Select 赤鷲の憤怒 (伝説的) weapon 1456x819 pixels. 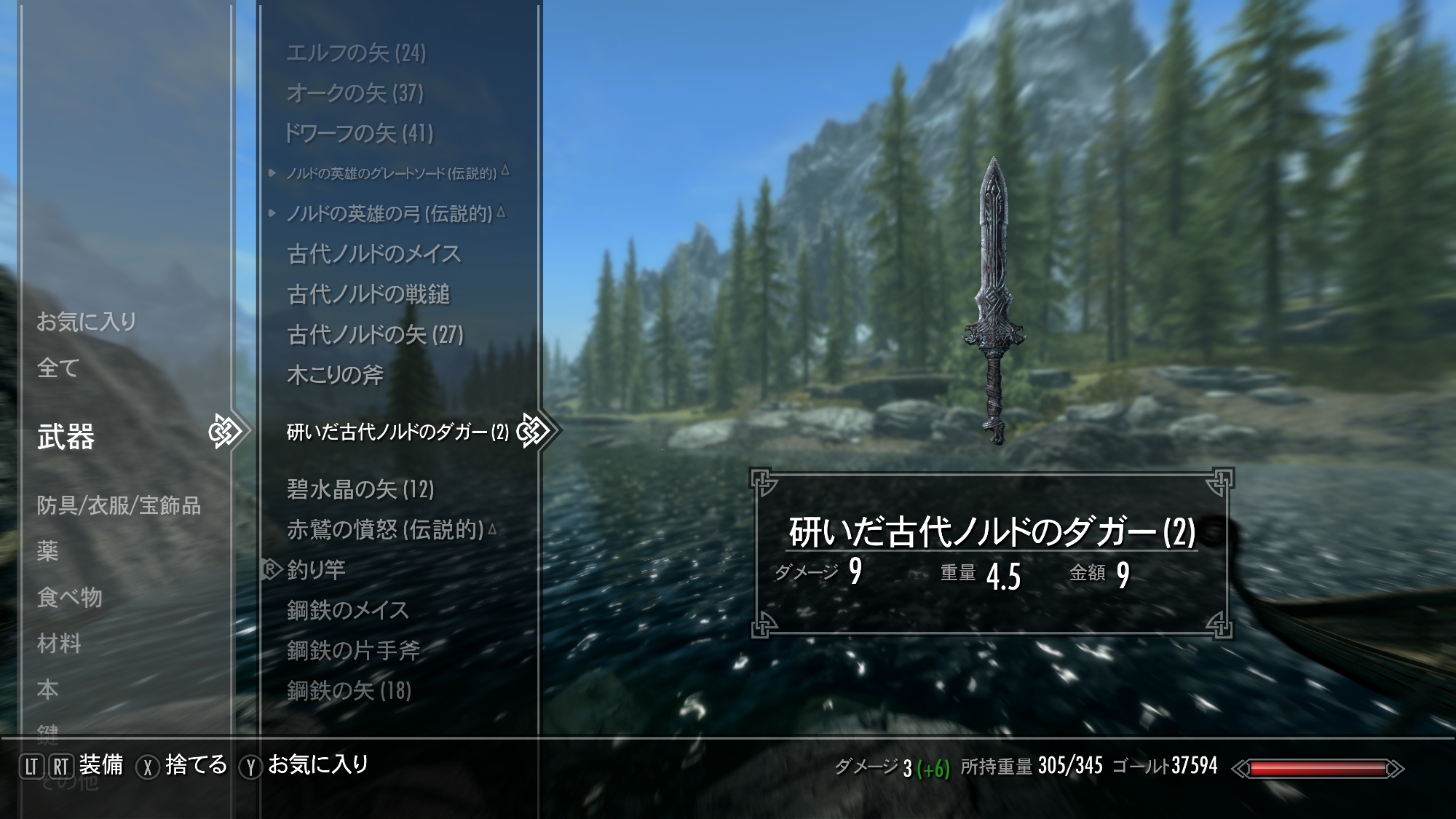385,529
